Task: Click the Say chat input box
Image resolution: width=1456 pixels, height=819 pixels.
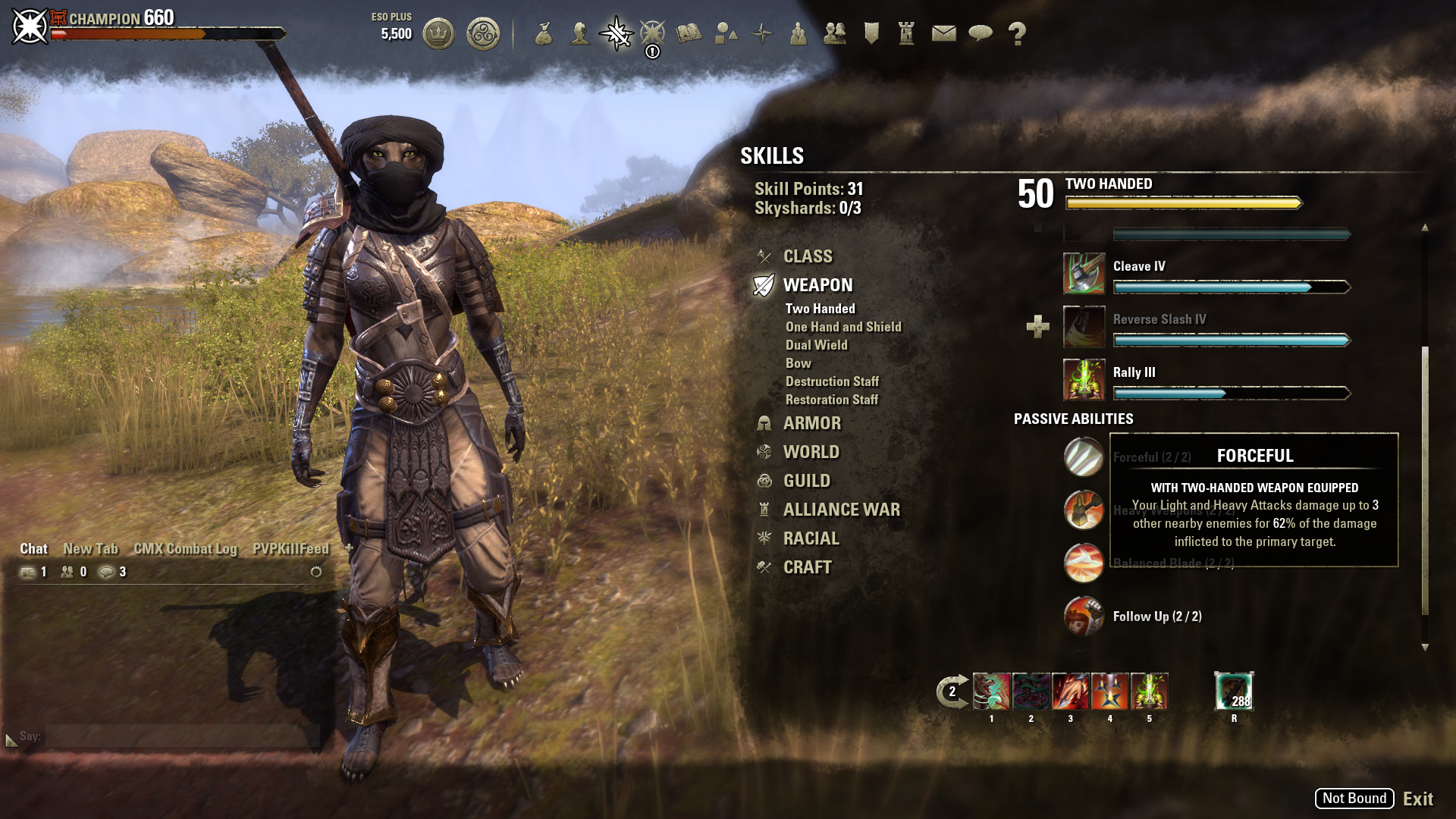Action: (182, 736)
